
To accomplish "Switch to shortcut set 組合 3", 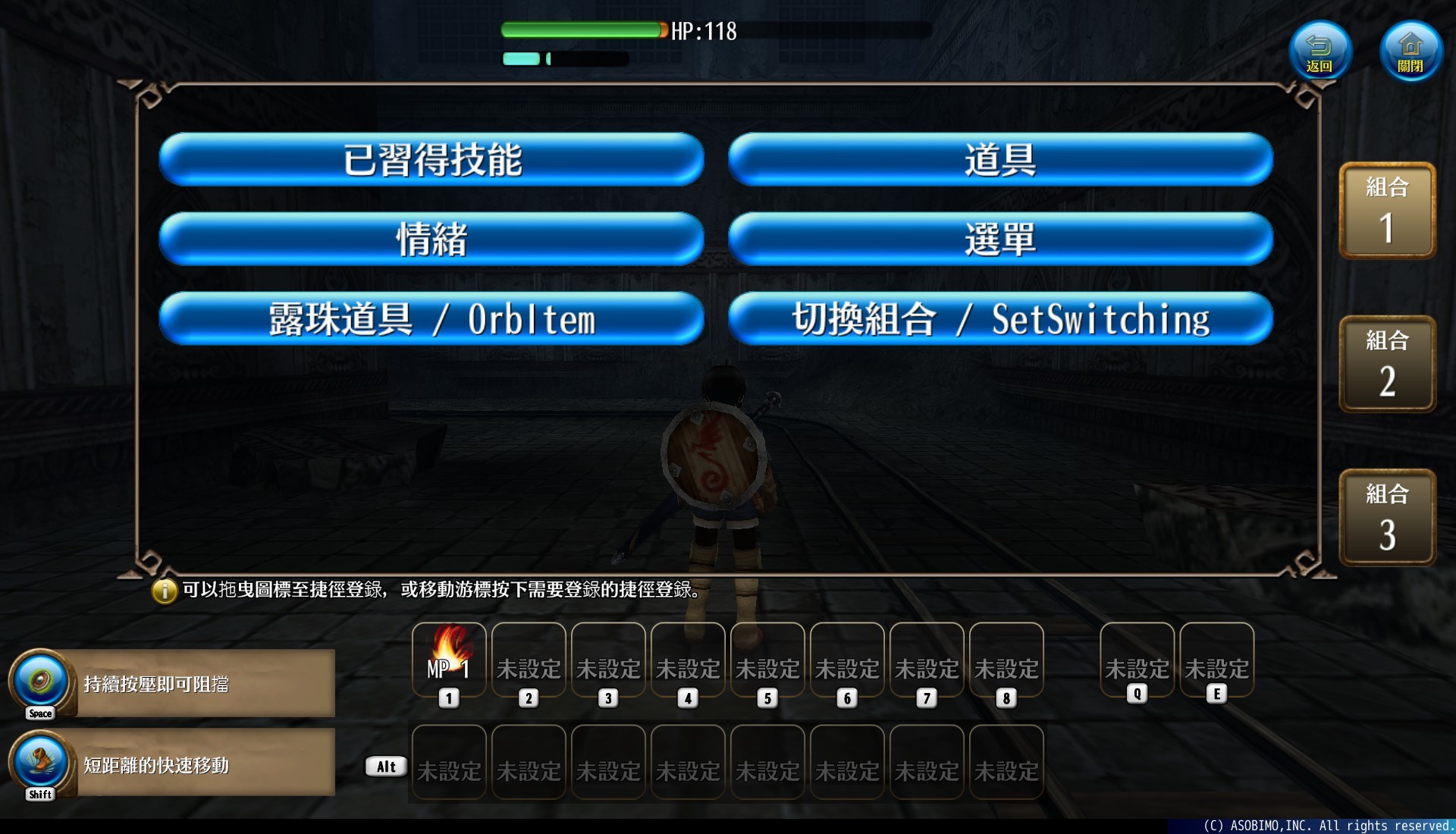I will 1388,517.
